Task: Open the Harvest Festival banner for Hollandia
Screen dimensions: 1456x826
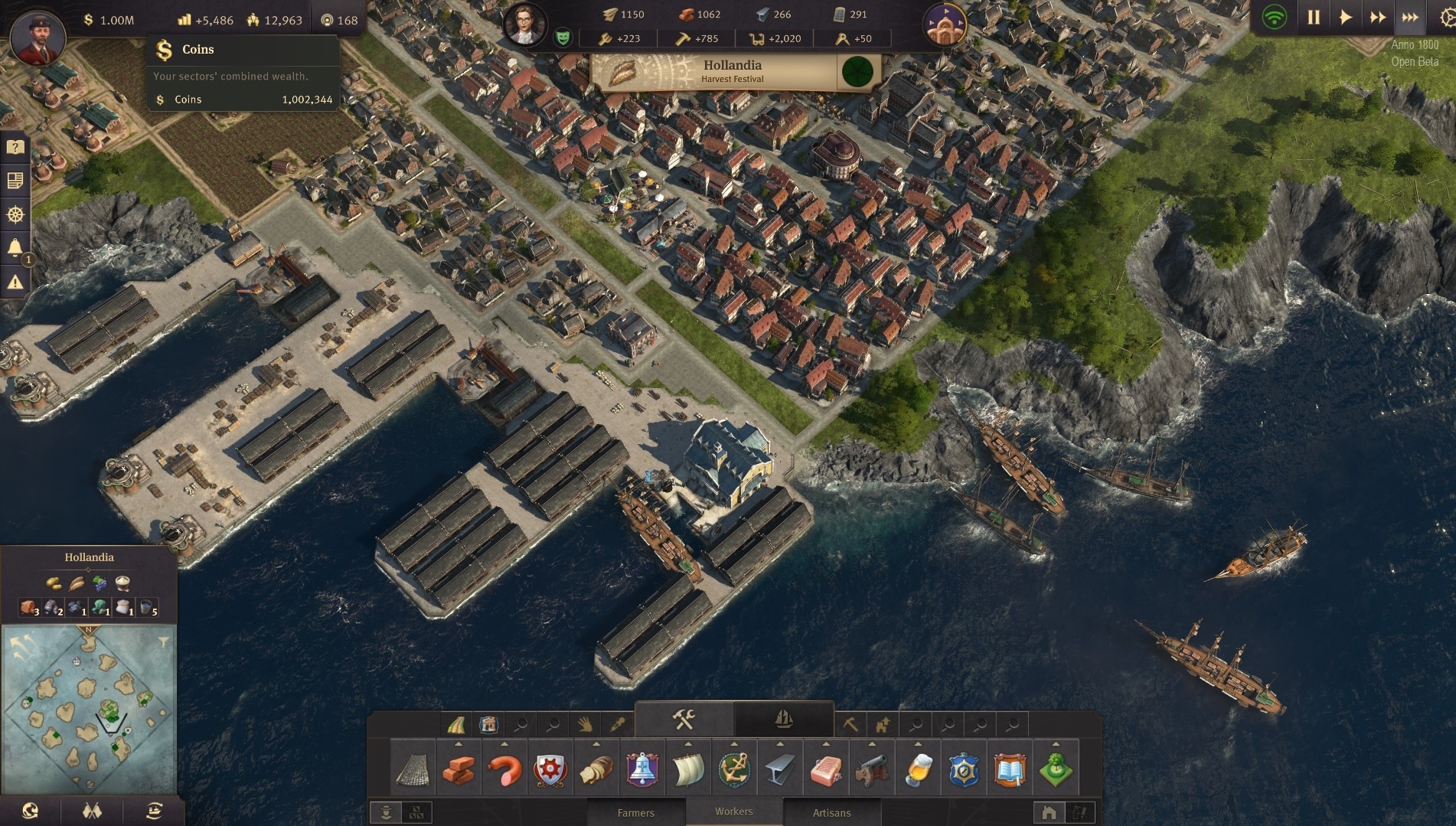Action: click(733, 71)
